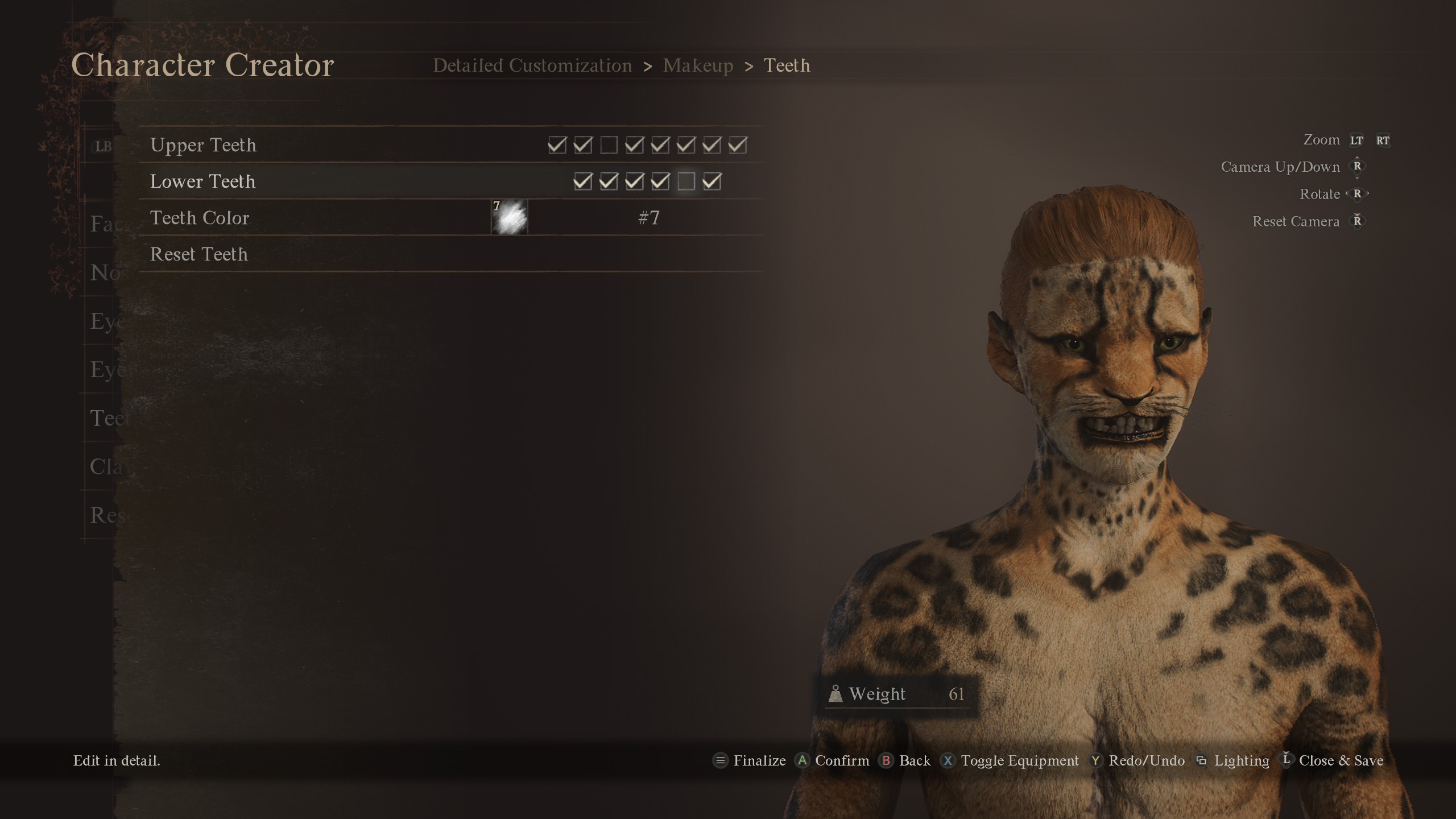The height and width of the screenshot is (819, 1456).
Task: Toggle the last Upper Teeth checkbox
Action: pyautogui.click(x=738, y=146)
